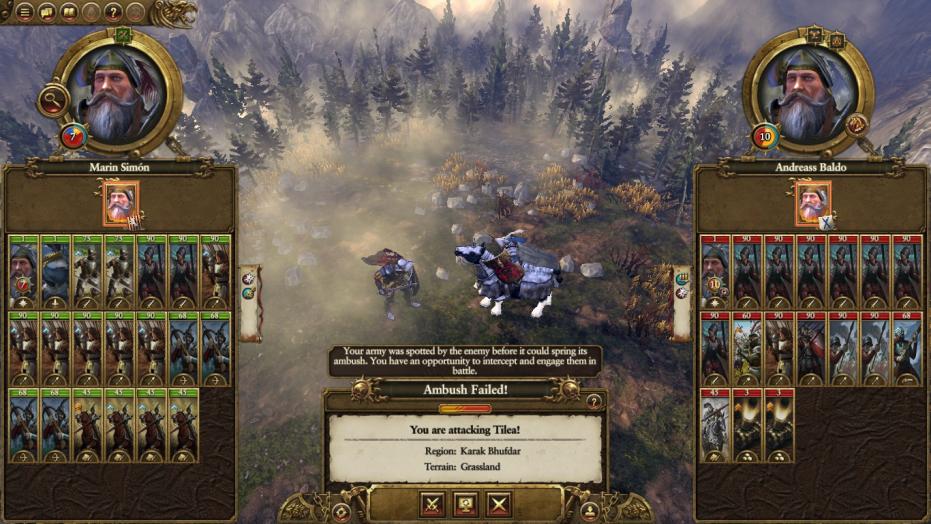Click the top bar question mark help button

pos(111,12)
